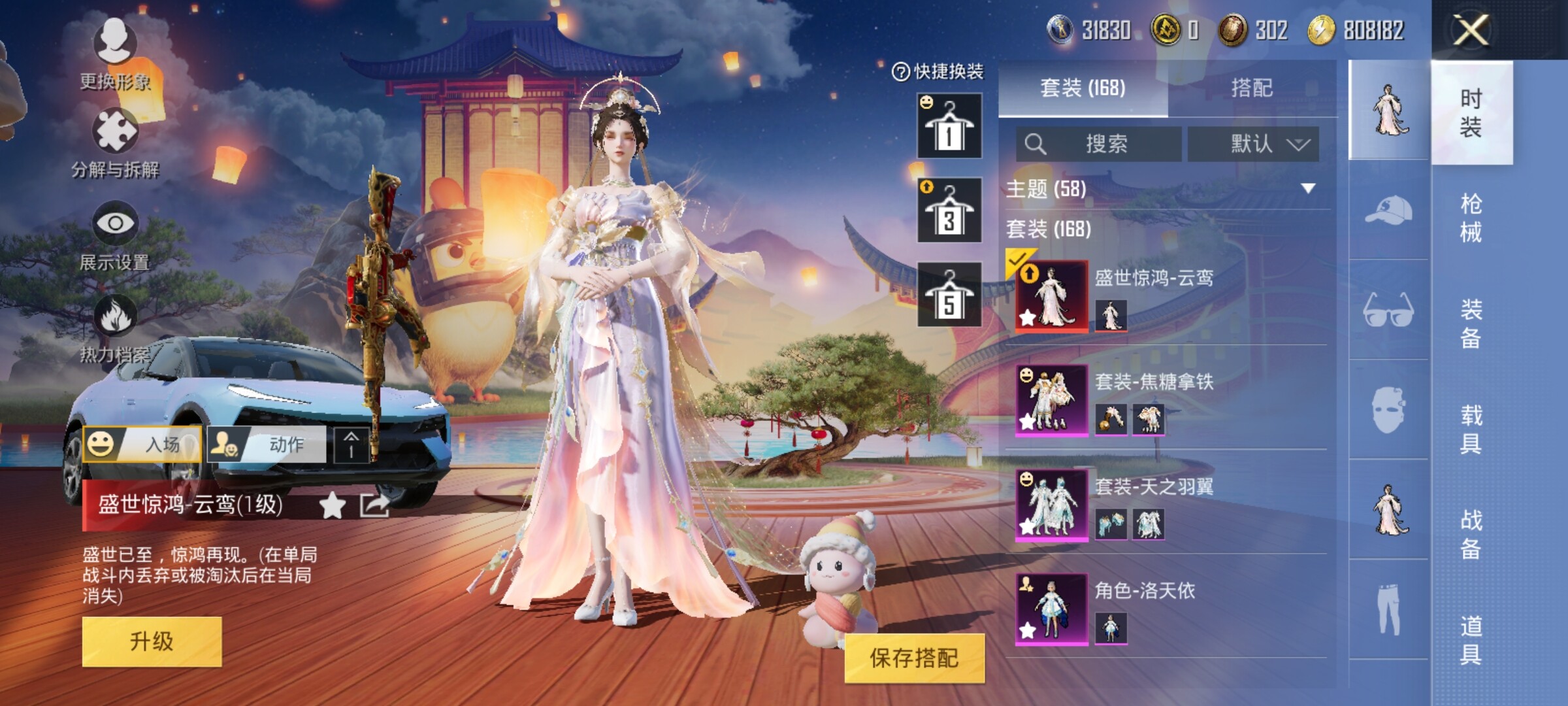
Task: Click the yellow 升级 upgrade button
Action: (152, 641)
